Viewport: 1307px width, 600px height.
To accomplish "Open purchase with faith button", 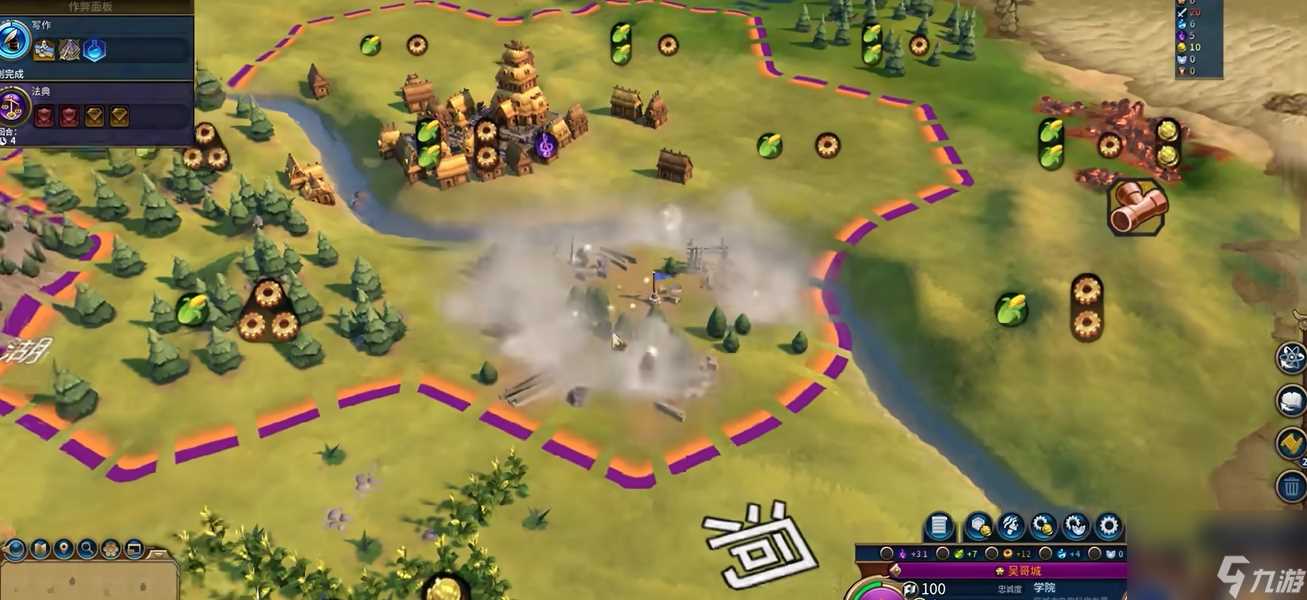I will 1076,525.
